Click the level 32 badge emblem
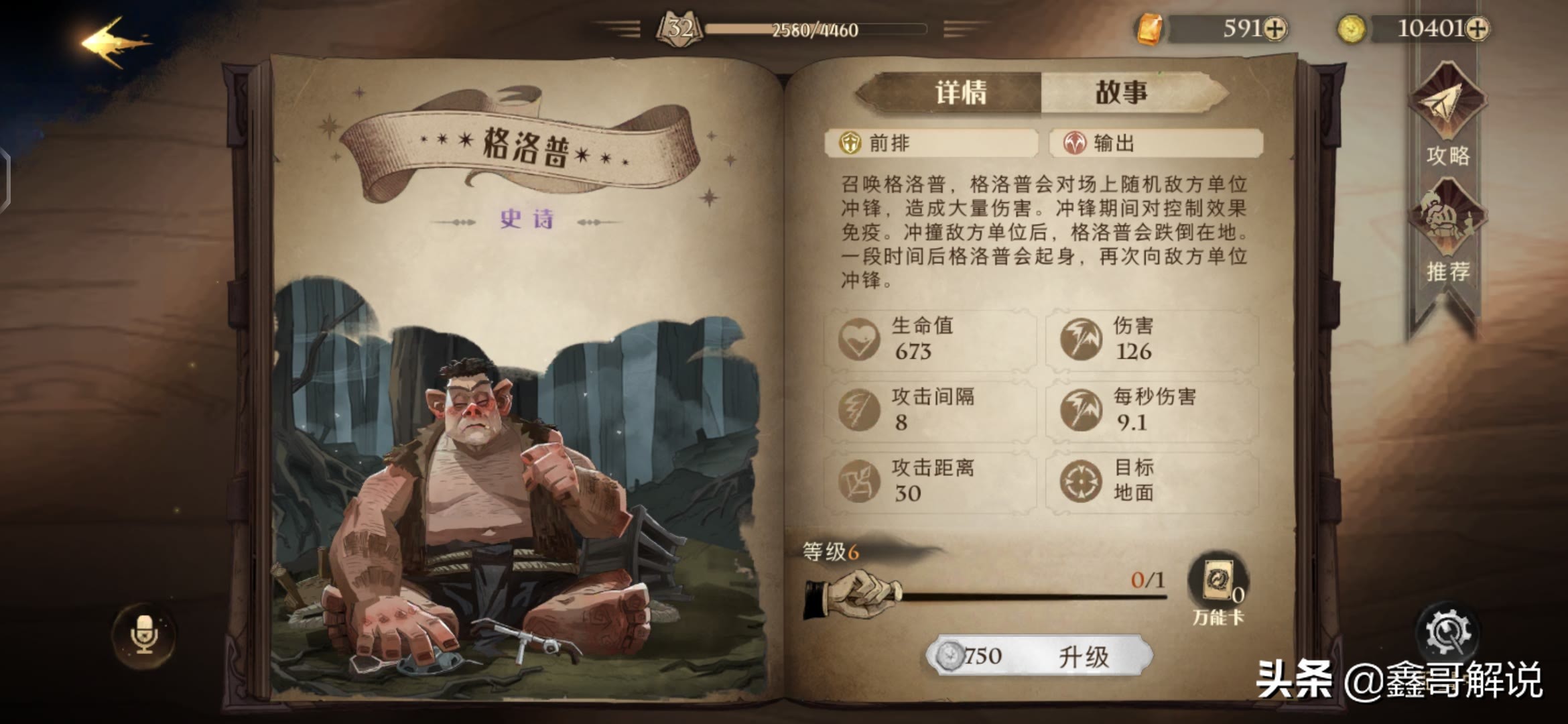Image resolution: width=1568 pixels, height=724 pixels. tap(677, 28)
